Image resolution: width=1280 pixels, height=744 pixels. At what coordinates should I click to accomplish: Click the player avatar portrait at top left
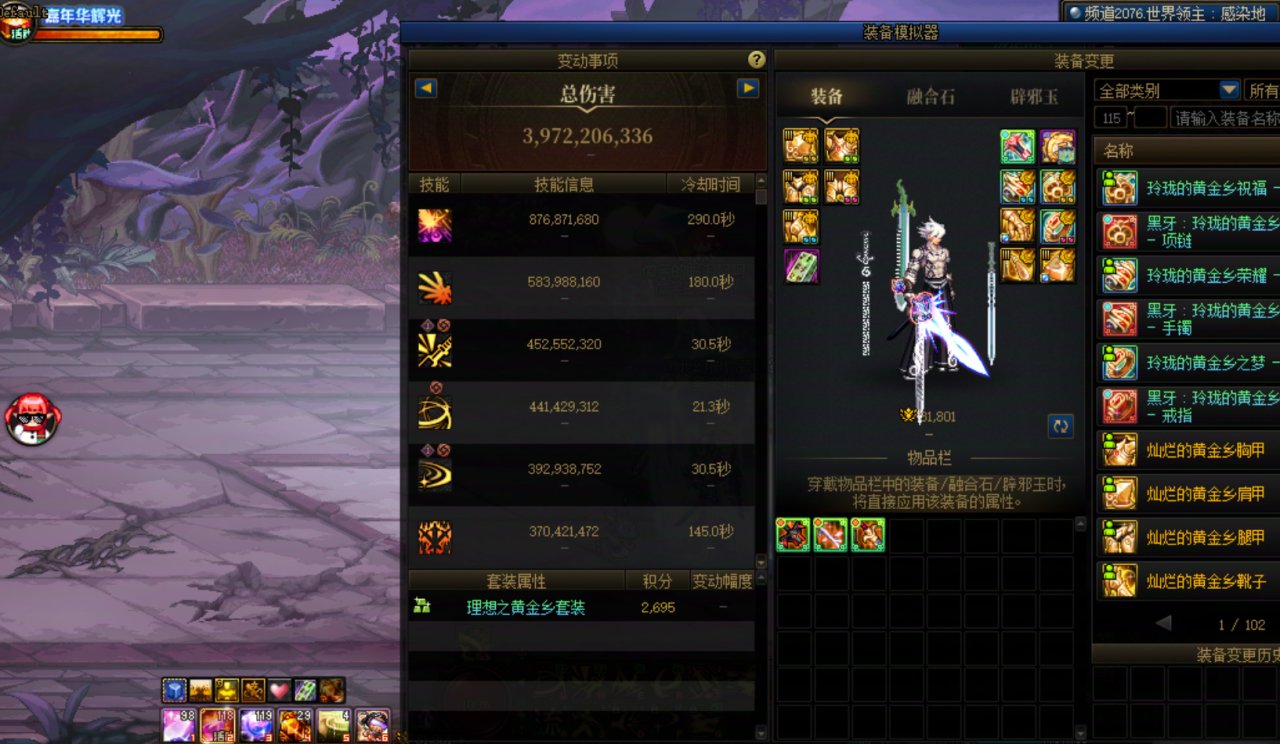tap(17, 21)
